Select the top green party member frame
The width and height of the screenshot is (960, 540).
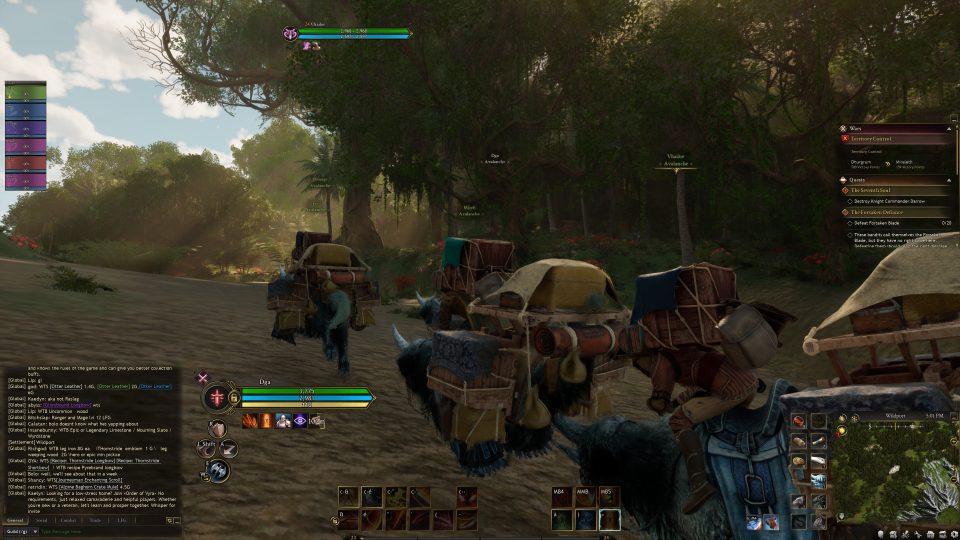(x=25, y=91)
